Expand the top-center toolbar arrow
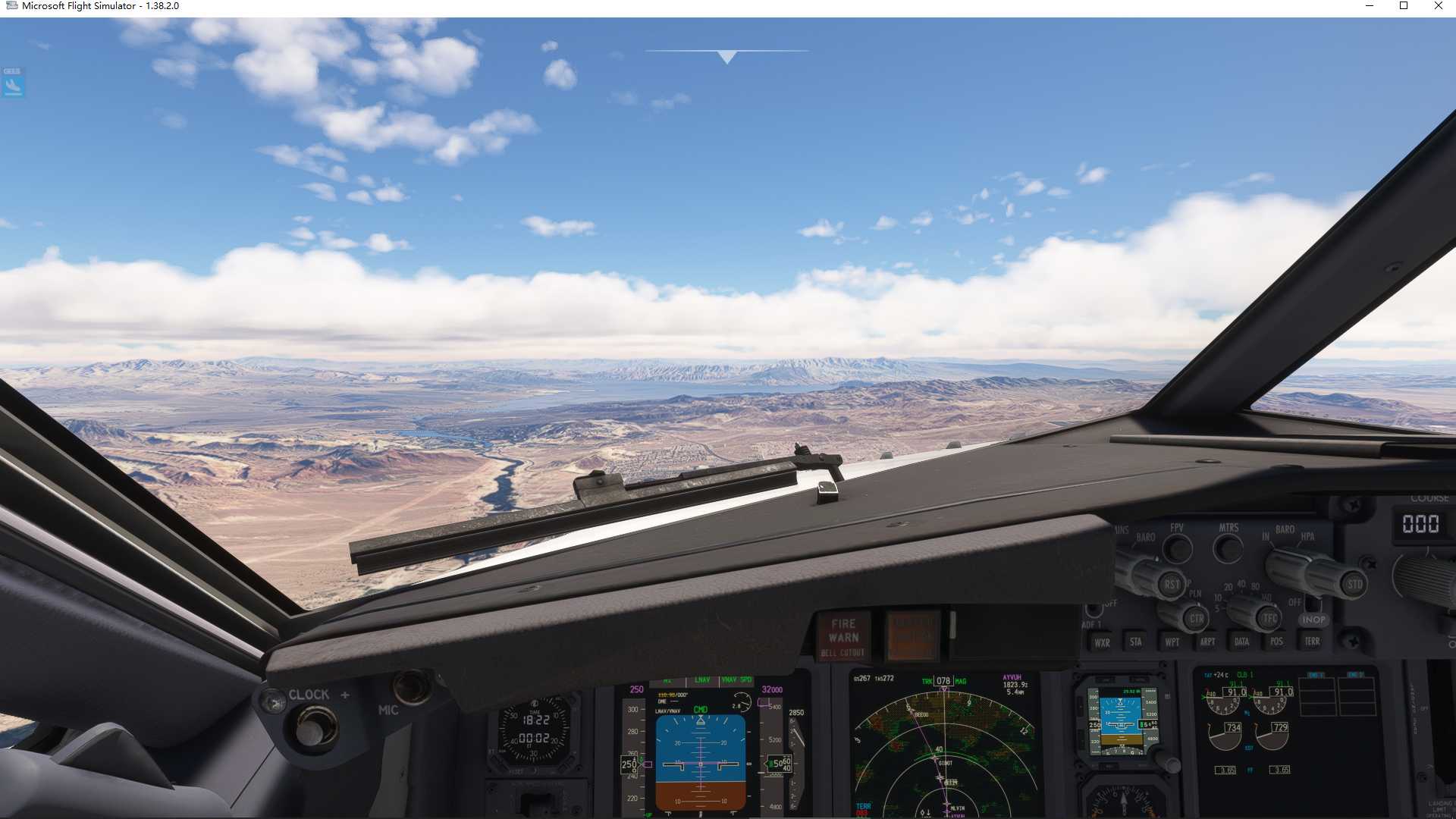 pyautogui.click(x=726, y=55)
